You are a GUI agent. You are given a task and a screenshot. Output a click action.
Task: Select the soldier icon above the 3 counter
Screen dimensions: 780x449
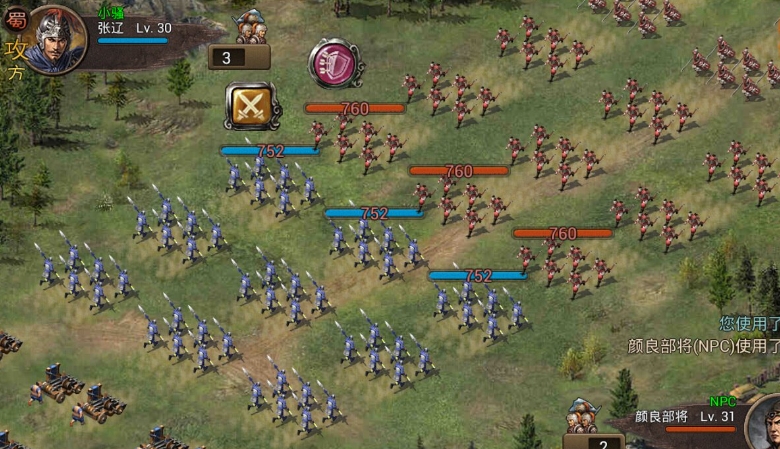254,28
